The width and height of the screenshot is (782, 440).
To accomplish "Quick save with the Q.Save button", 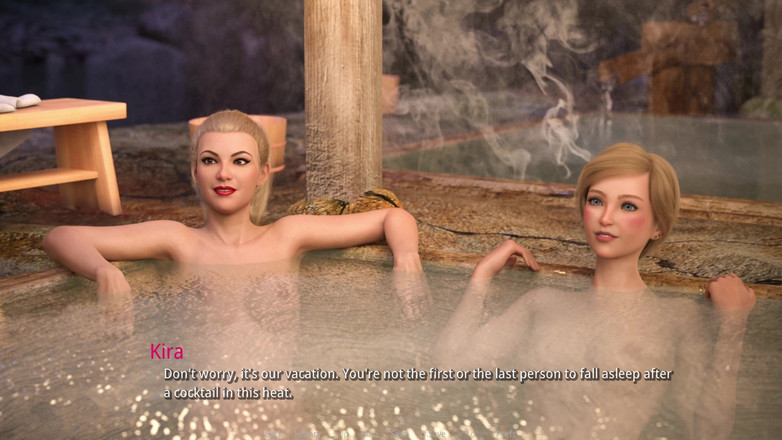I will point(435,434).
